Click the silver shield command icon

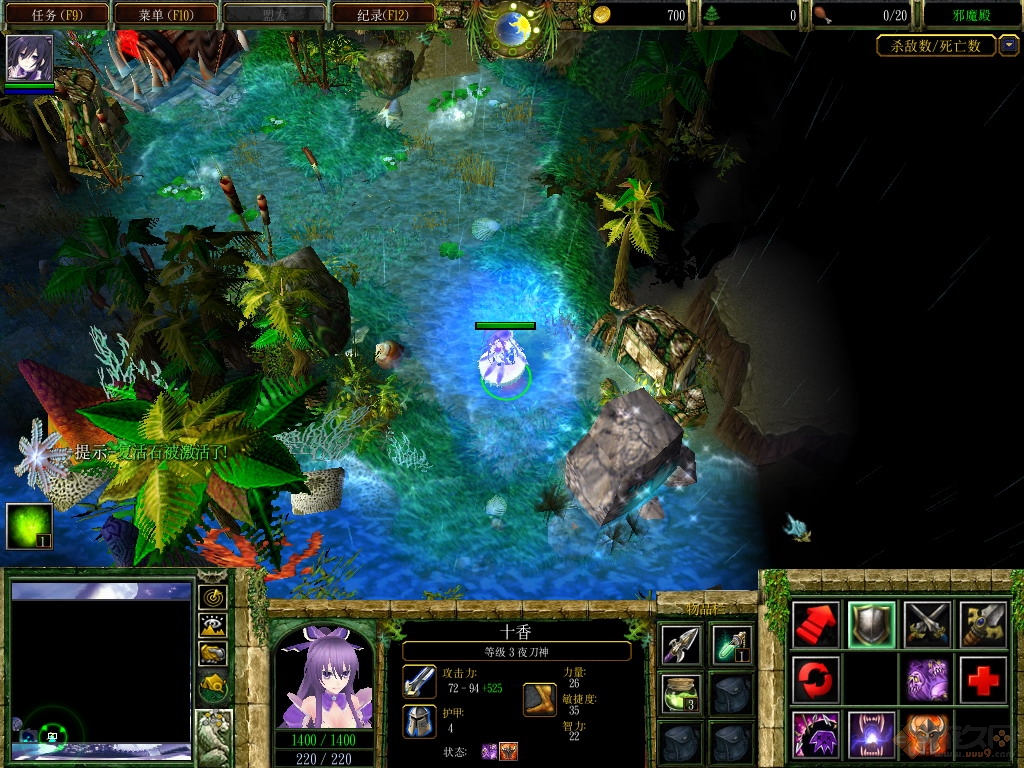pyautogui.click(x=870, y=625)
